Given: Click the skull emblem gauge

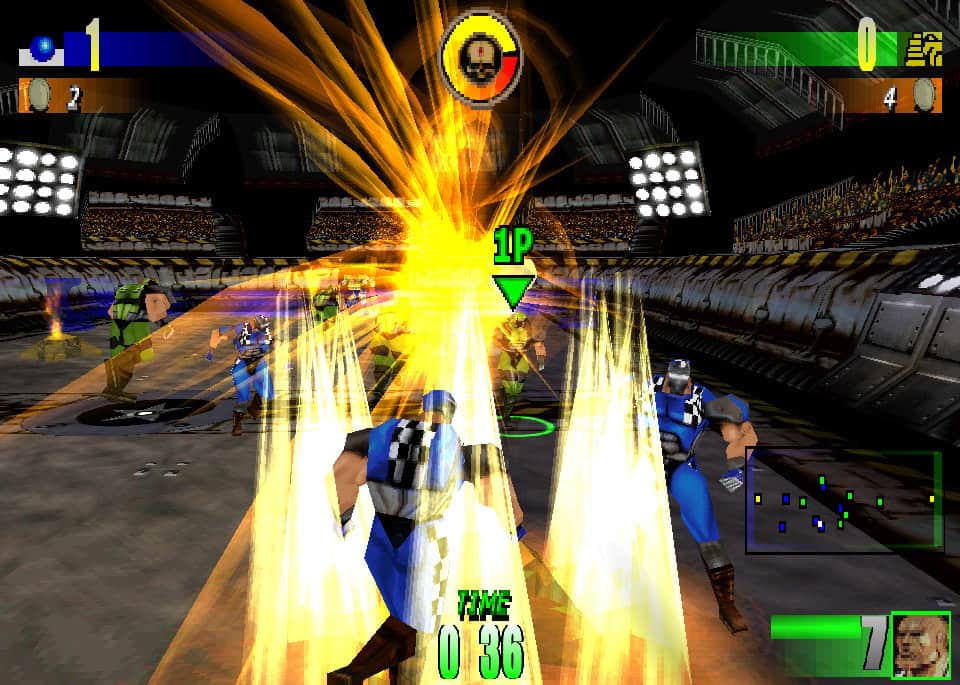Looking at the screenshot, I should point(481,49).
